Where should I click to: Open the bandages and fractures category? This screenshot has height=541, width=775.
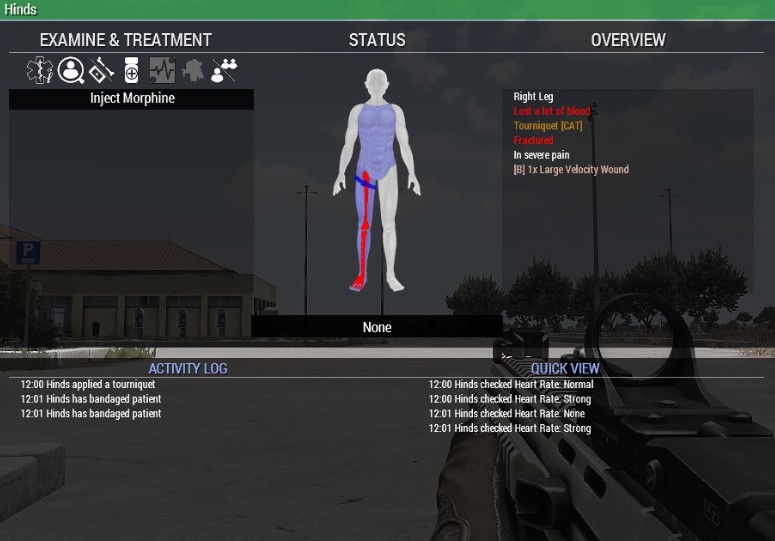(x=101, y=71)
